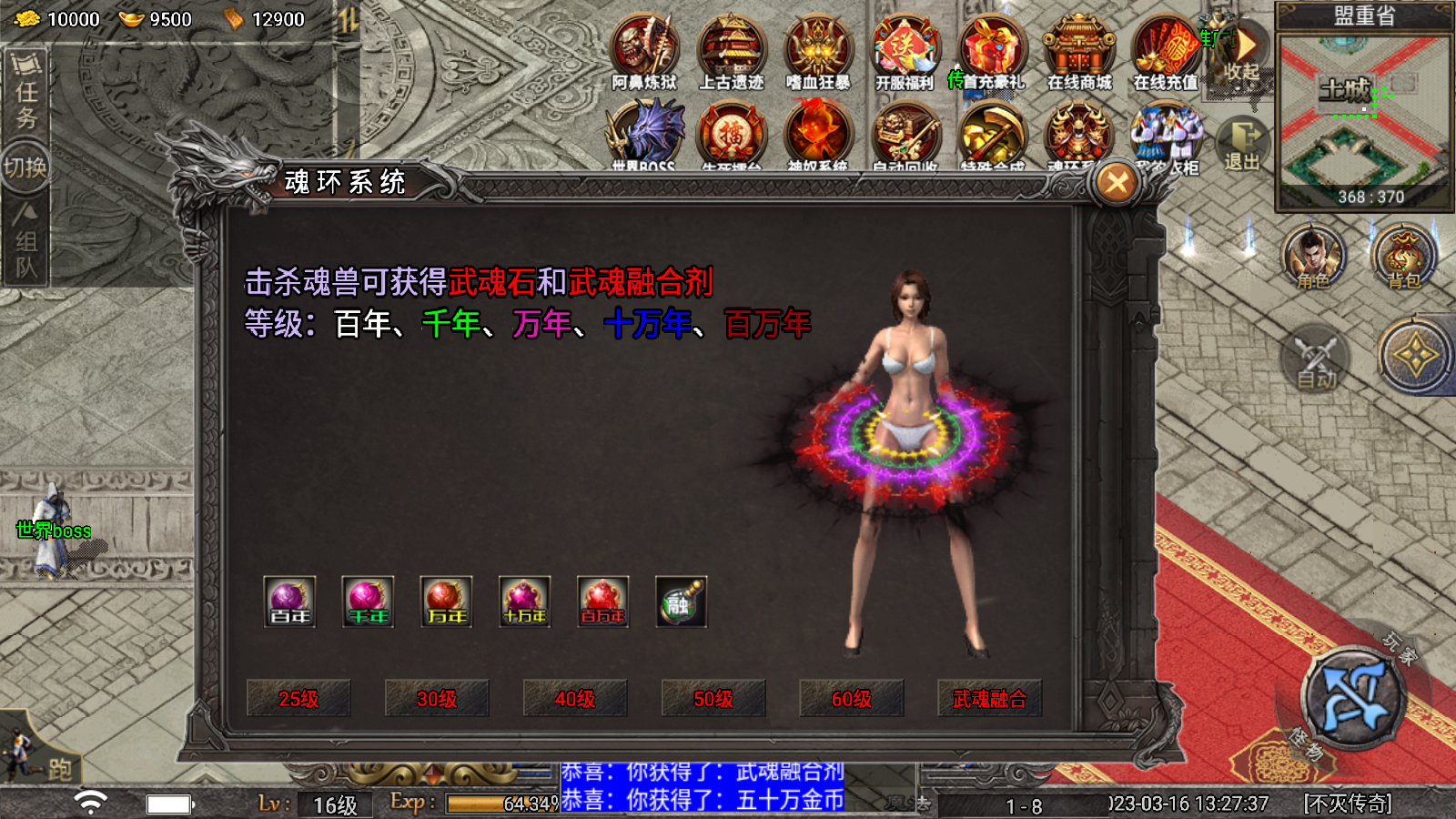Screen dimensions: 1456x819
Task: Select the 百年 soul stone slot
Action: pyautogui.click(x=289, y=602)
